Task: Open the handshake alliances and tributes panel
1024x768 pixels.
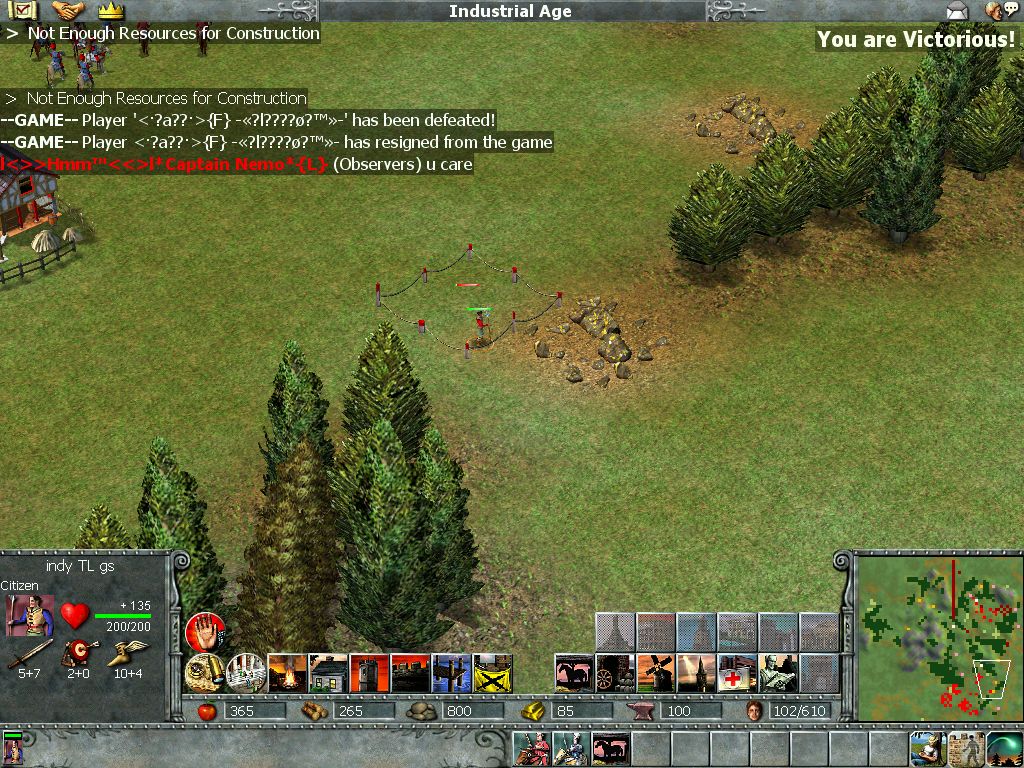Action: (x=68, y=11)
